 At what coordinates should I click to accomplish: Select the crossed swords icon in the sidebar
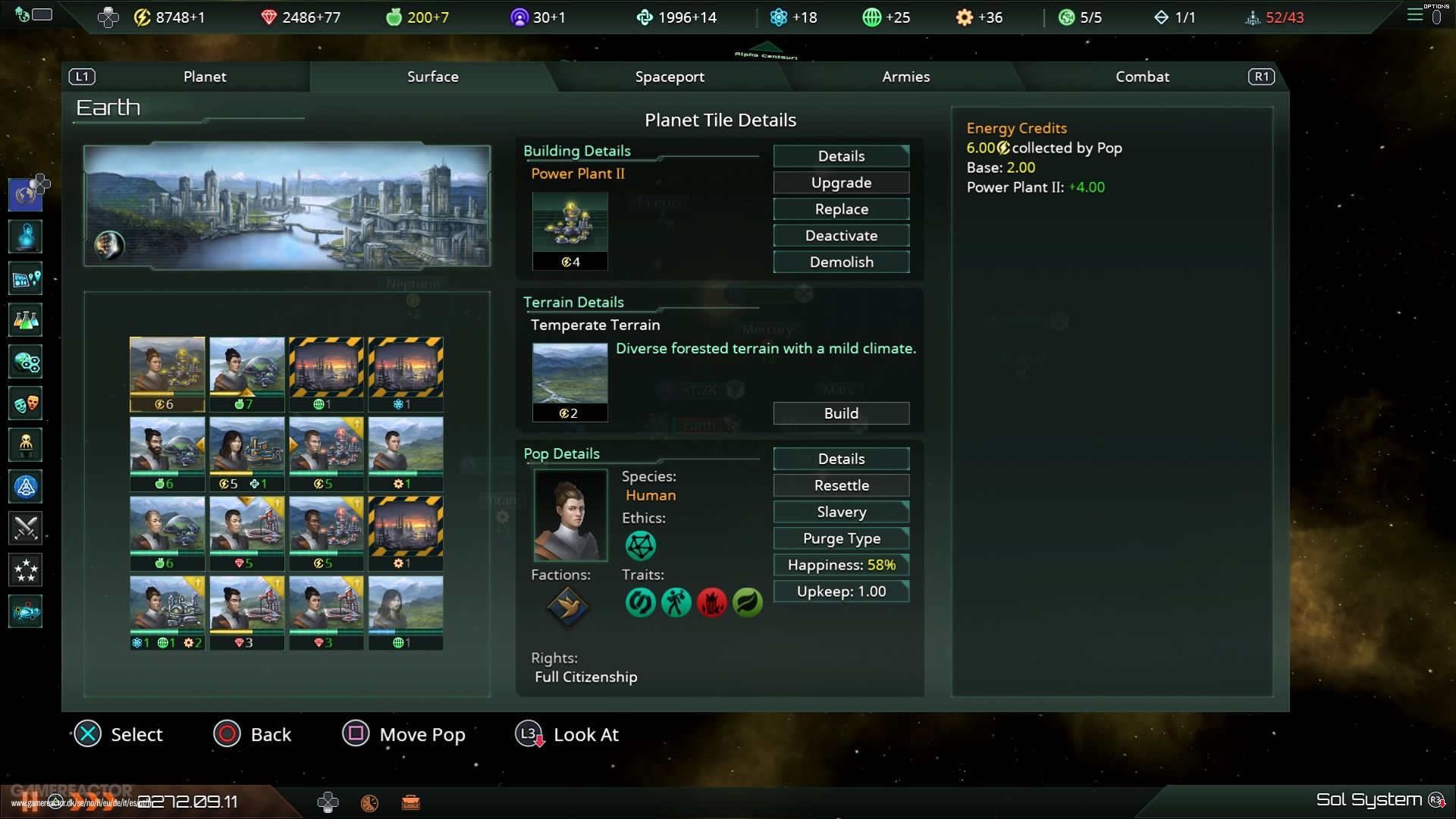pos(25,529)
